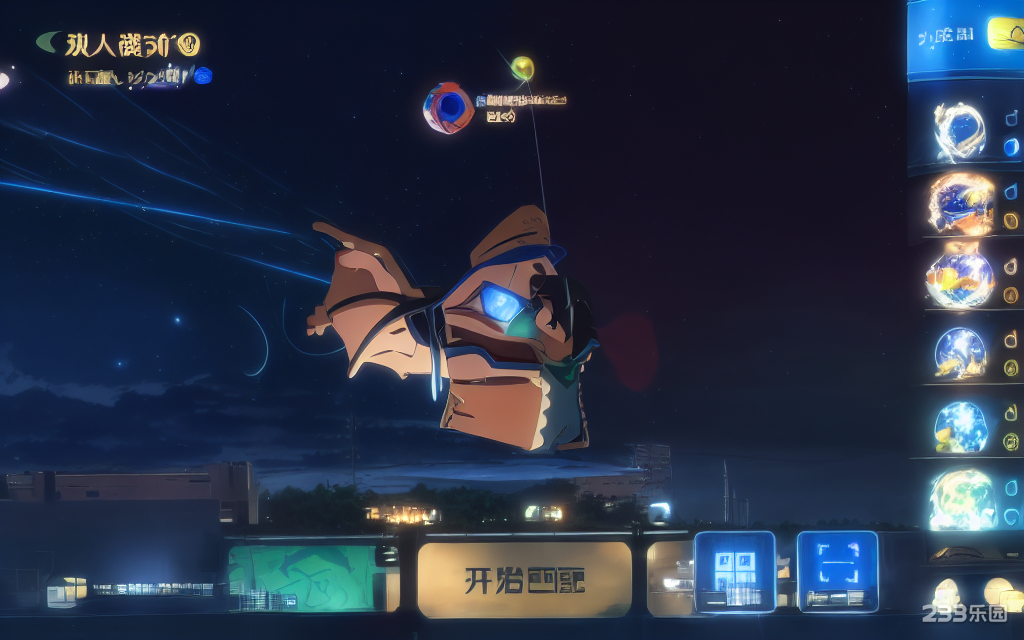The image size is (1024, 640).
Task: Click the round gold badge after the title
Action: pos(188,44)
